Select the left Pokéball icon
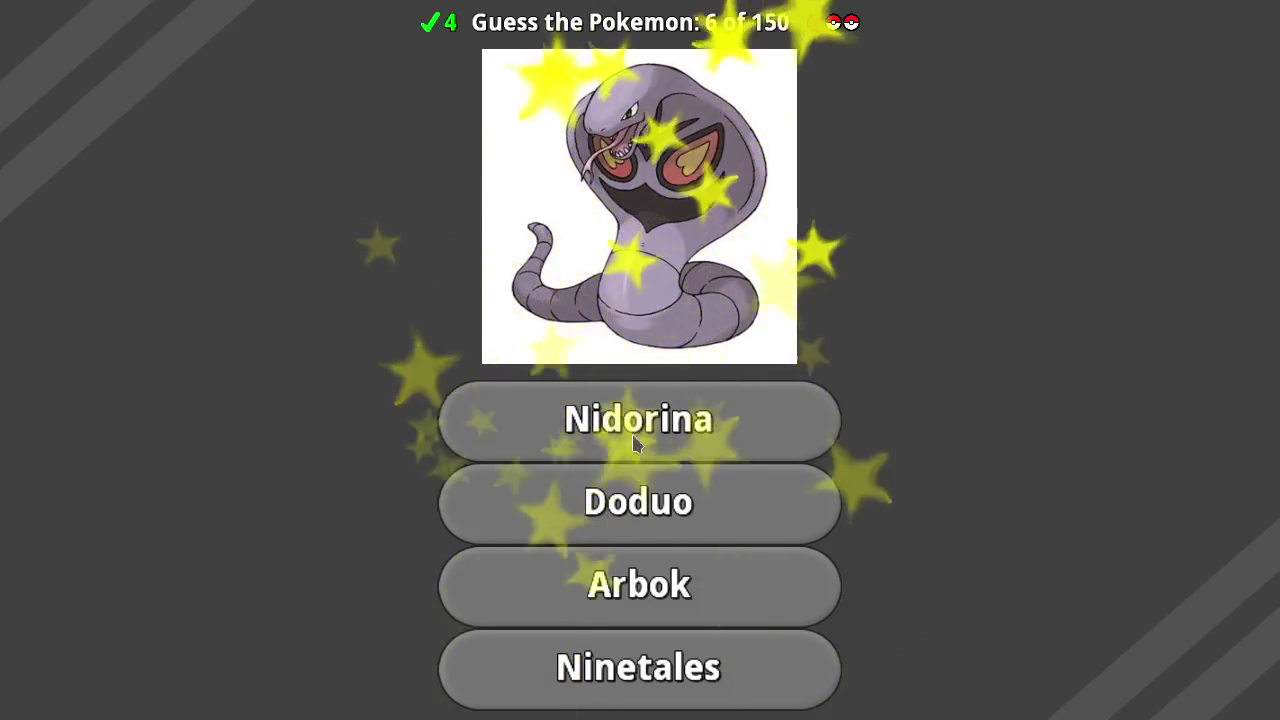The width and height of the screenshot is (1280, 720). 835,22
